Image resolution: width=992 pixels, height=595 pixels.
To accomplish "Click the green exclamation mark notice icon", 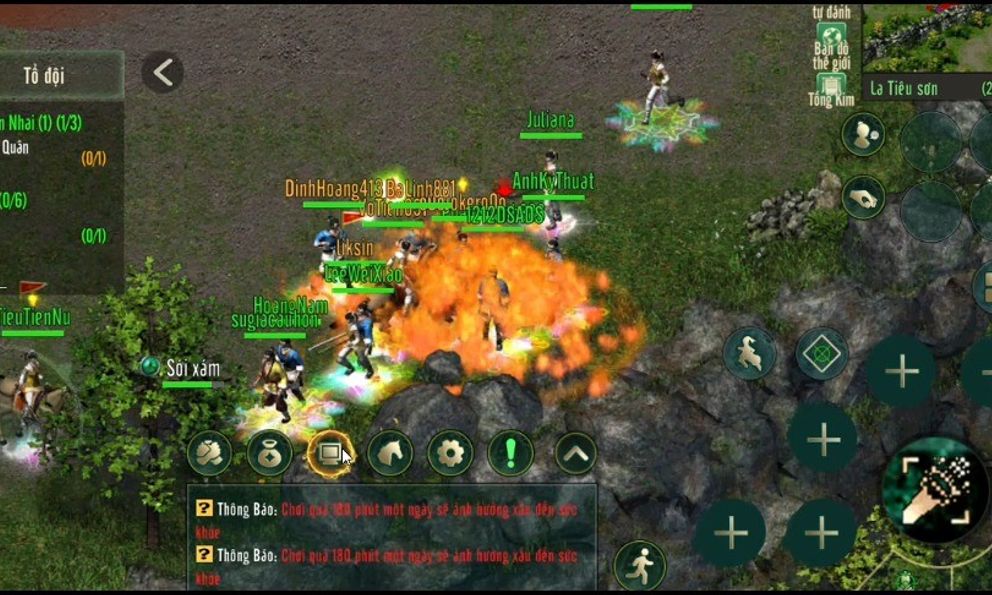I will coord(511,454).
